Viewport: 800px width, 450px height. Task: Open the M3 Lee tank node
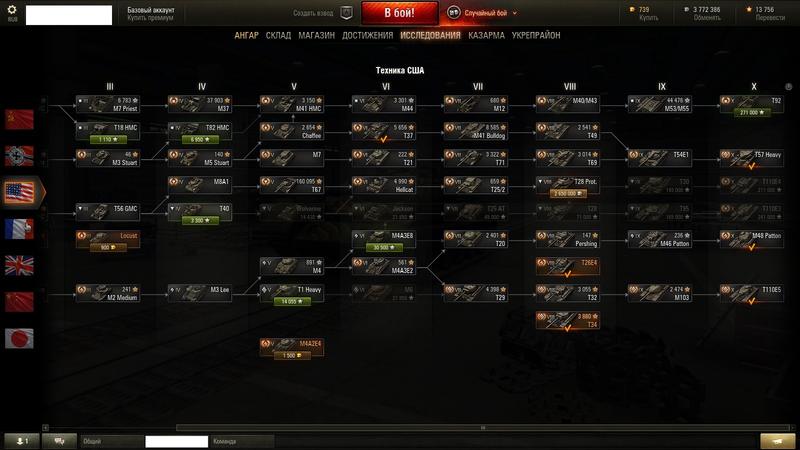pyautogui.click(x=200, y=291)
